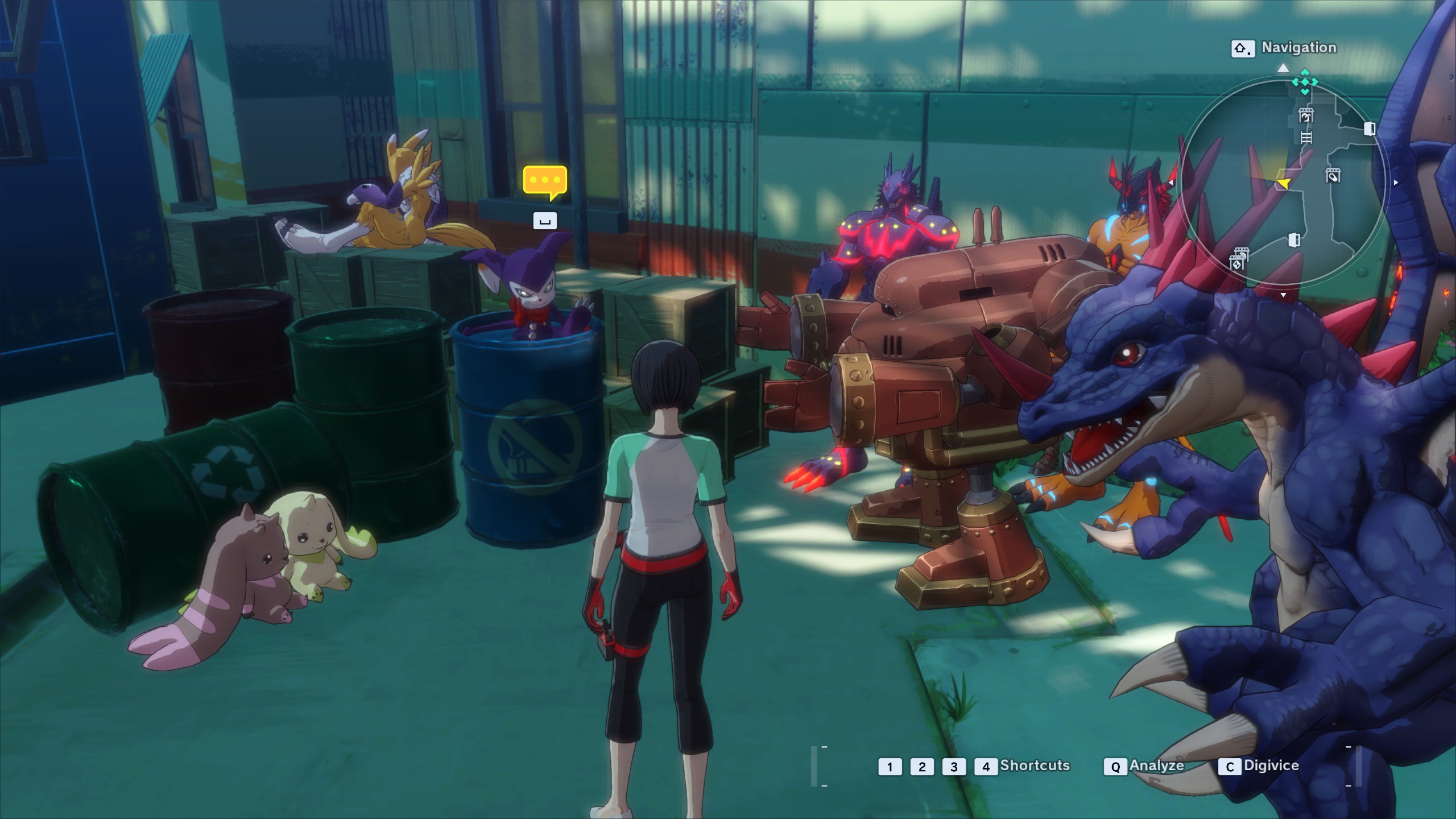Click the yellow speech bubble talk icon
This screenshot has height=819, width=1456.
click(545, 182)
